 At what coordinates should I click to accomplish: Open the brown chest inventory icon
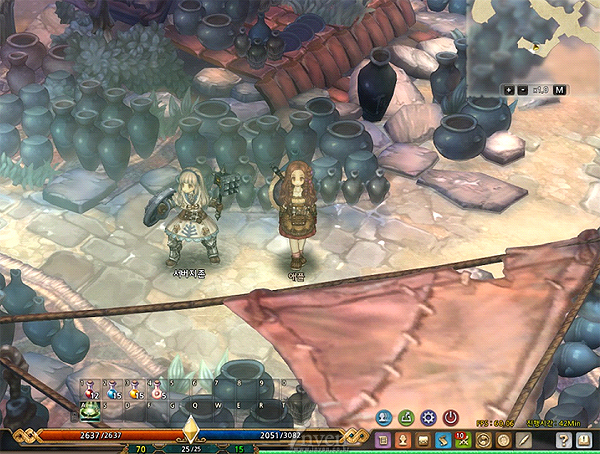pyautogui.click(x=423, y=439)
